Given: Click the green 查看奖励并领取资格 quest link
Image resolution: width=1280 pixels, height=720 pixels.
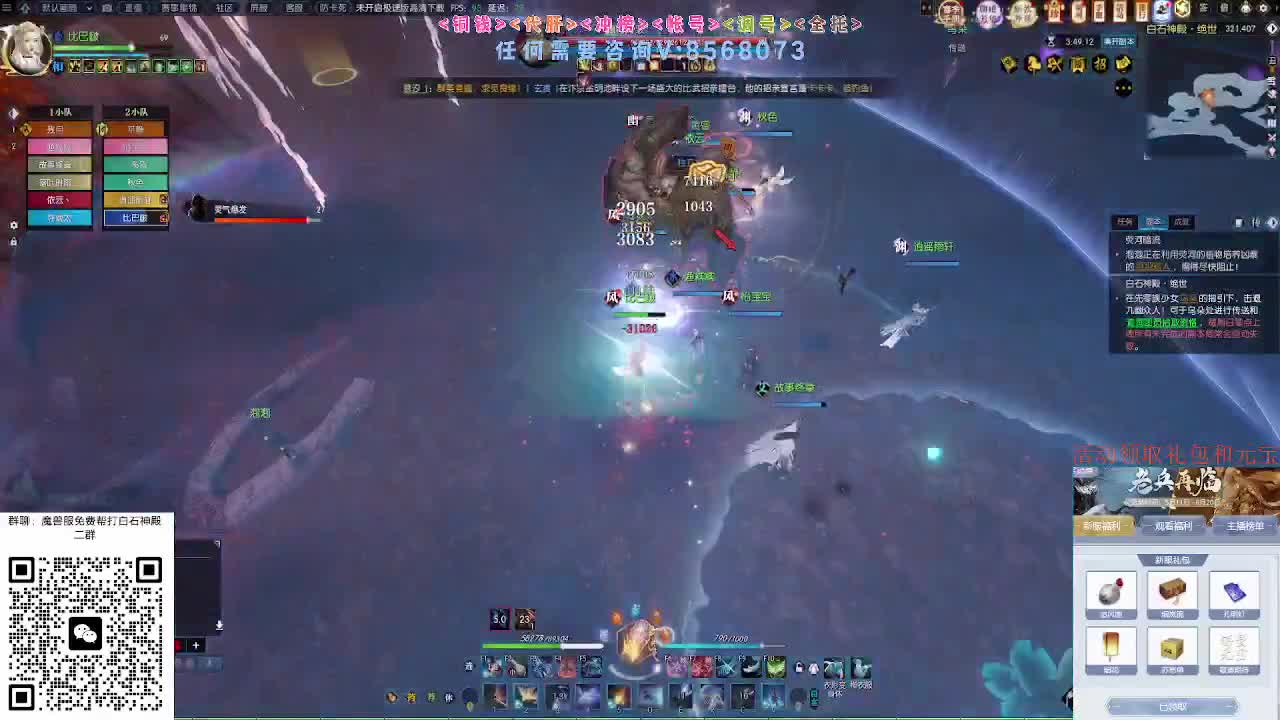Looking at the screenshot, I should pyautogui.click(x=1161, y=321).
